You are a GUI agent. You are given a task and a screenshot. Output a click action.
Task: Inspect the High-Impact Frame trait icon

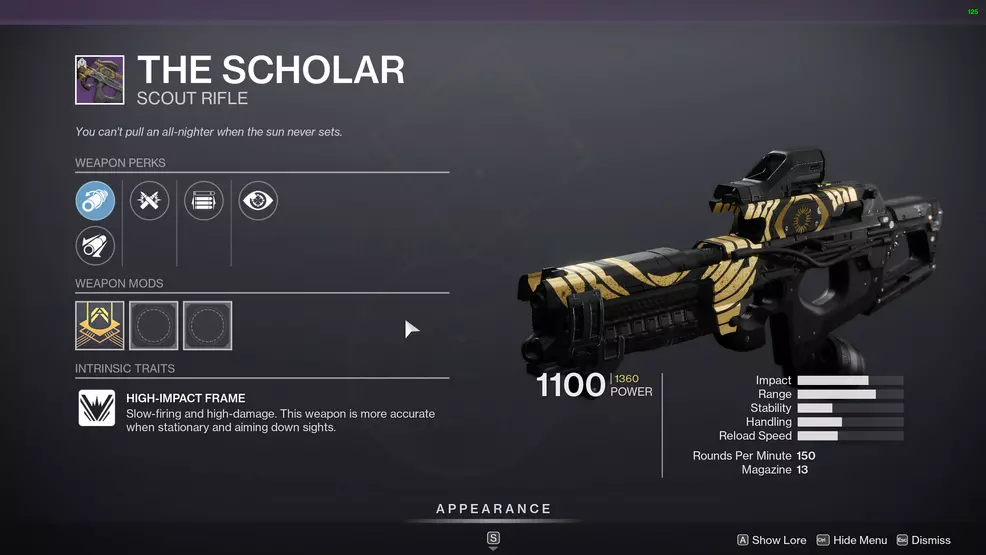[97, 408]
